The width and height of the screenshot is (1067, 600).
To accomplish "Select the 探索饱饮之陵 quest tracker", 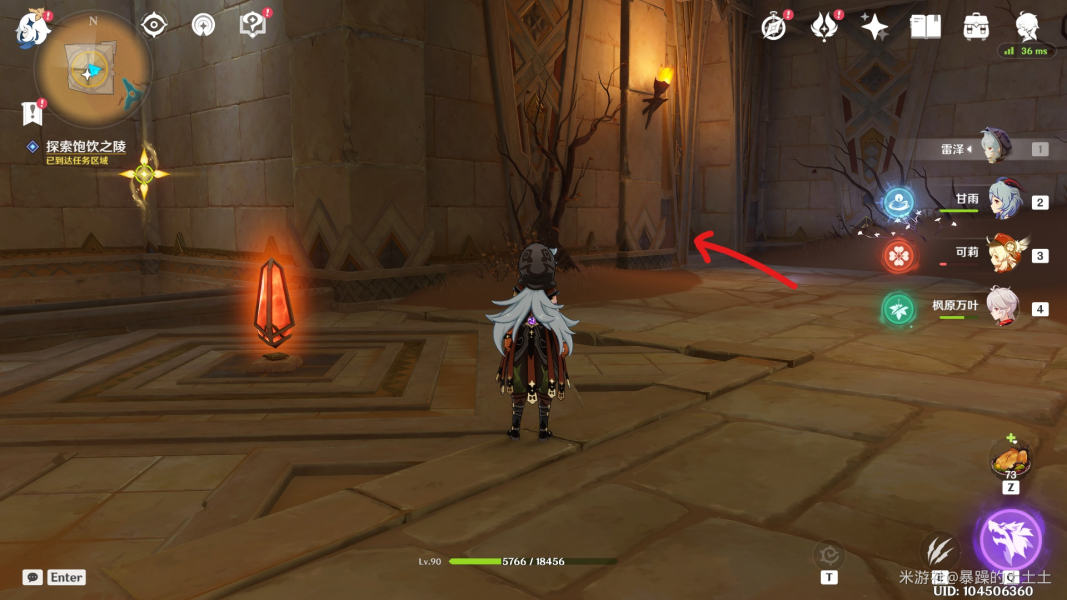I will pyautogui.click(x=85, y=147).
